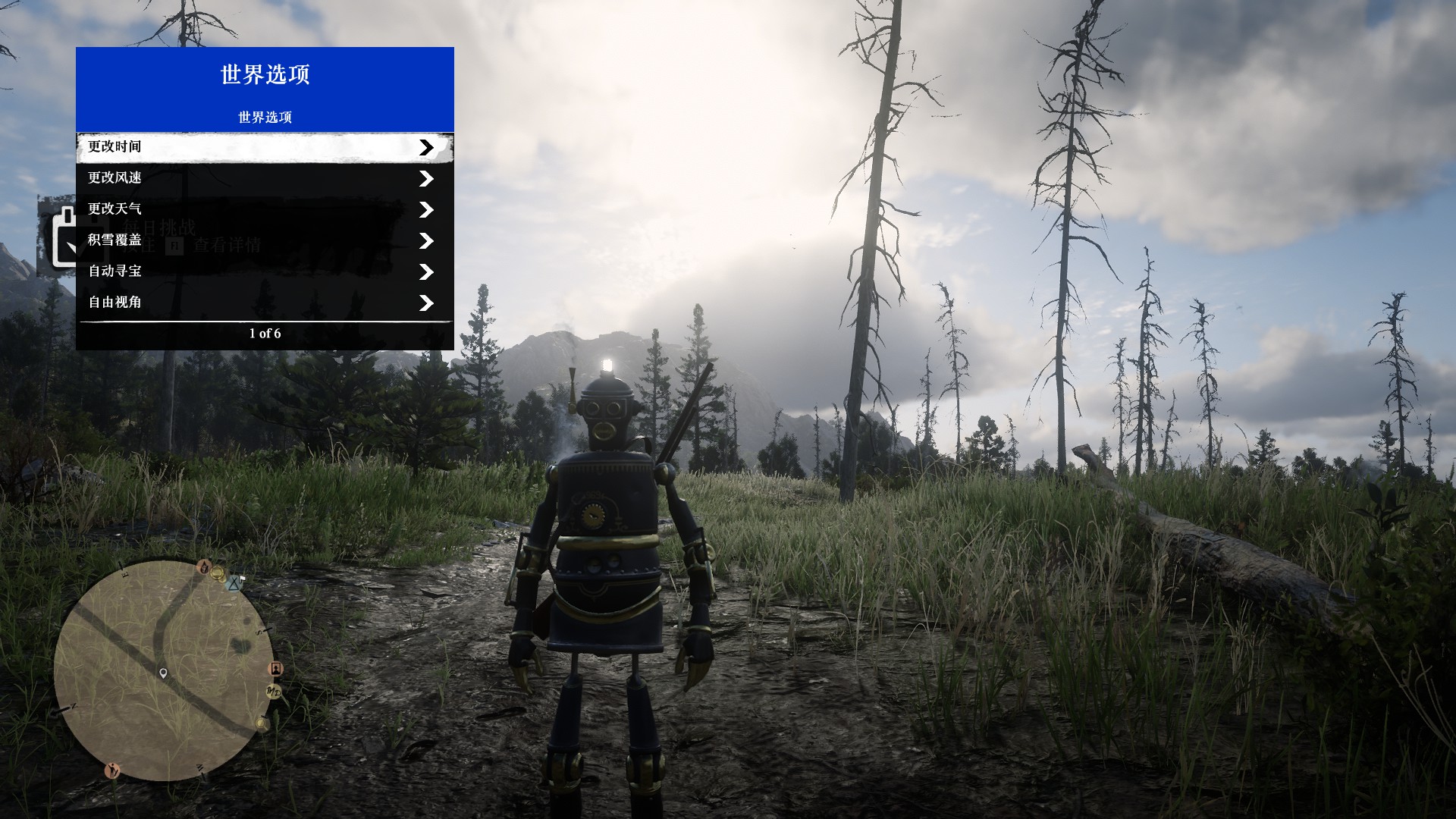Open the 积雪覆盖 snow coverage option

pyautogui.click(x=265, y=240)
